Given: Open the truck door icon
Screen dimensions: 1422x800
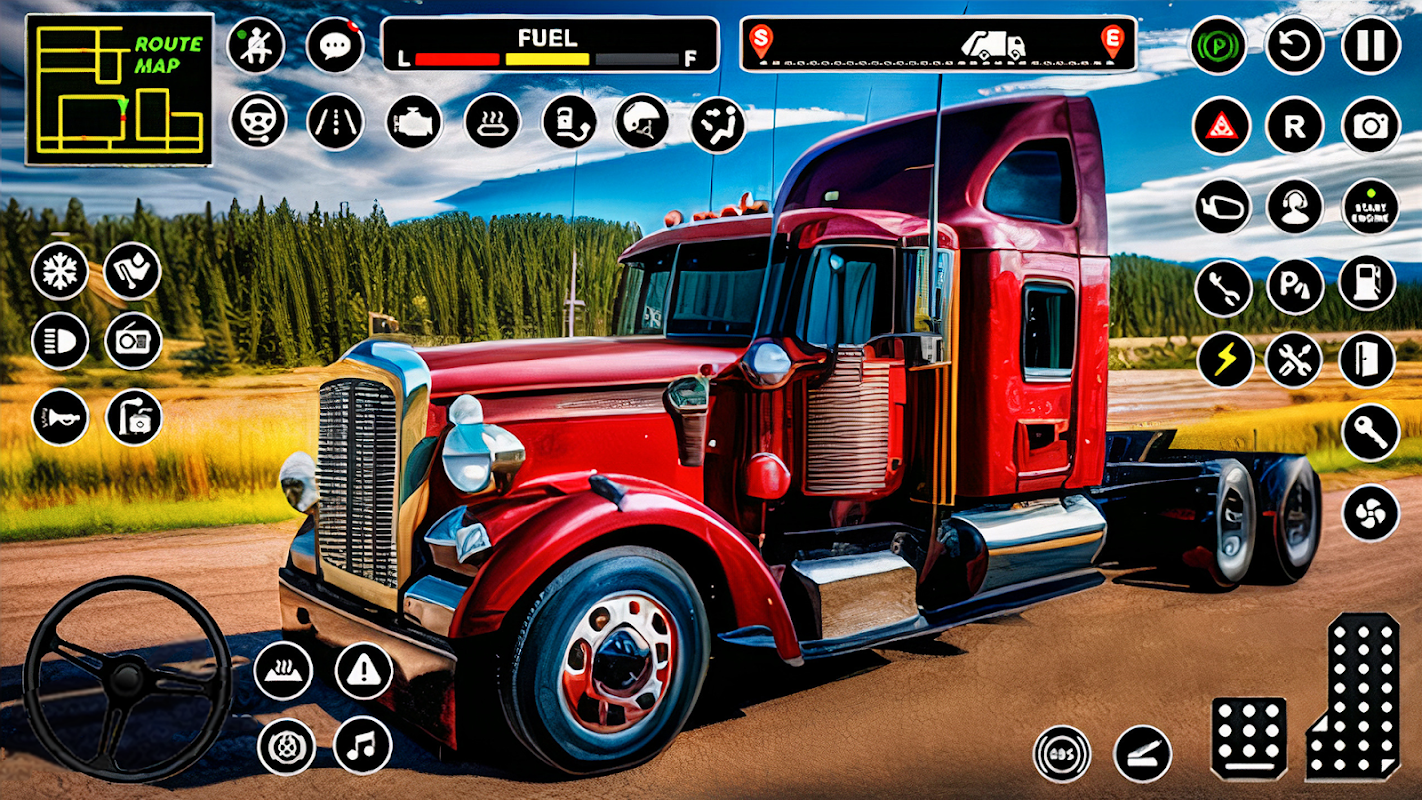Looking at the screenshot, I should (x=1367, y=360).
